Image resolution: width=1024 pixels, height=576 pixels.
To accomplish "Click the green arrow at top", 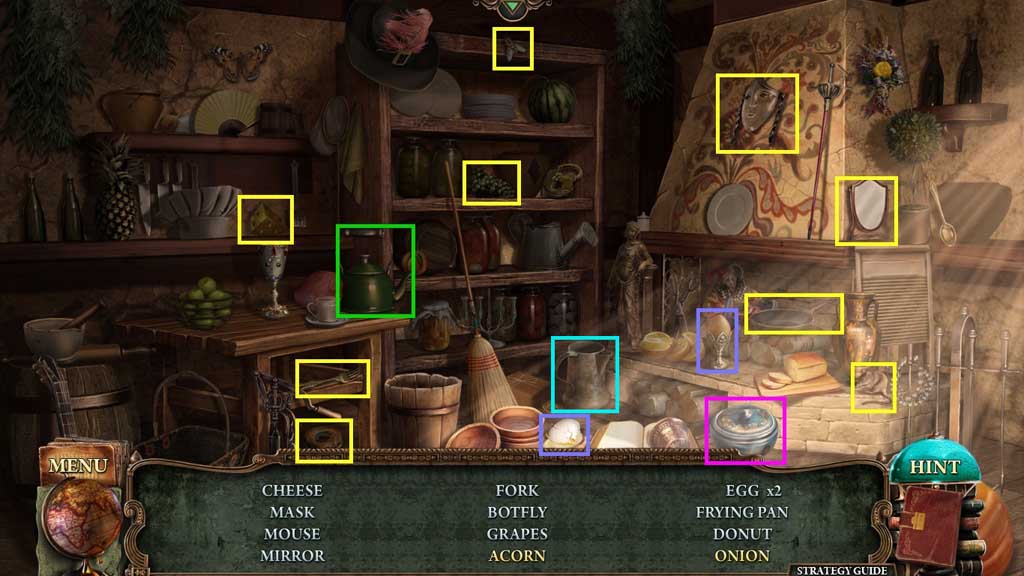I will [x=513, y=8].
